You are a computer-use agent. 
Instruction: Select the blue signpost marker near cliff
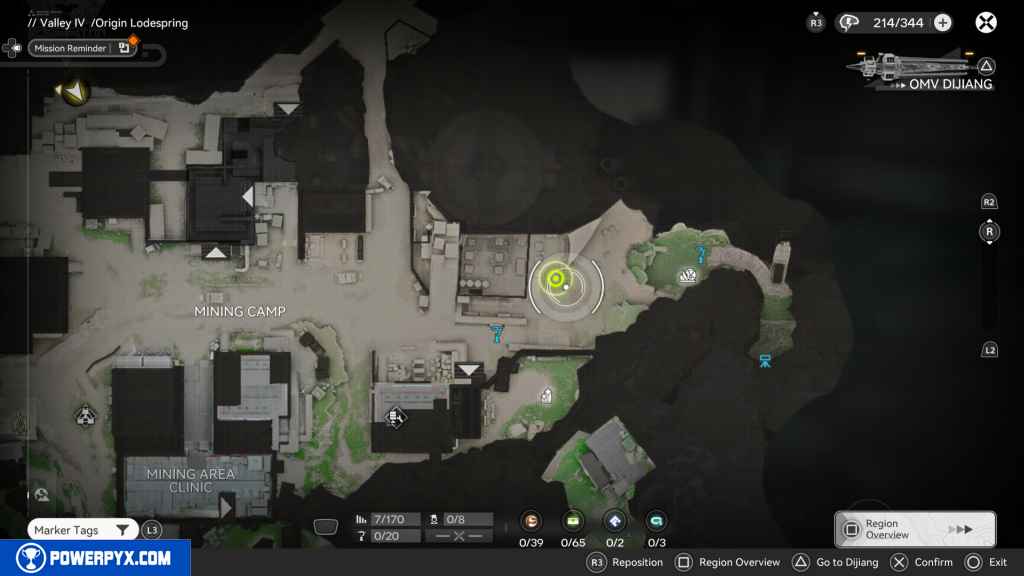coord(765,360)
